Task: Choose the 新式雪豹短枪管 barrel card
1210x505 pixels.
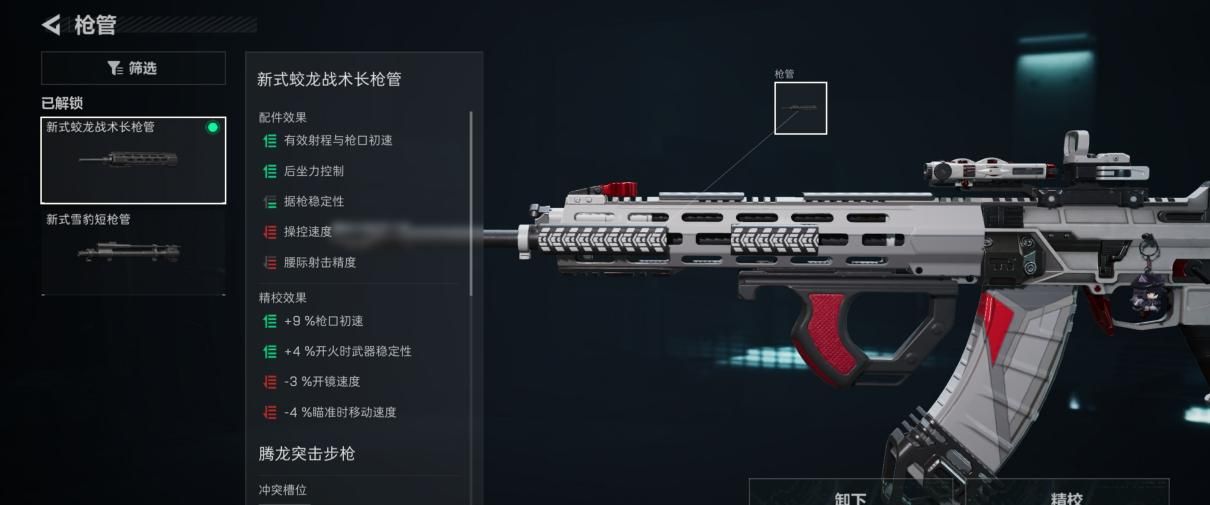Action: pyautogui.click(x=133, y=251)
